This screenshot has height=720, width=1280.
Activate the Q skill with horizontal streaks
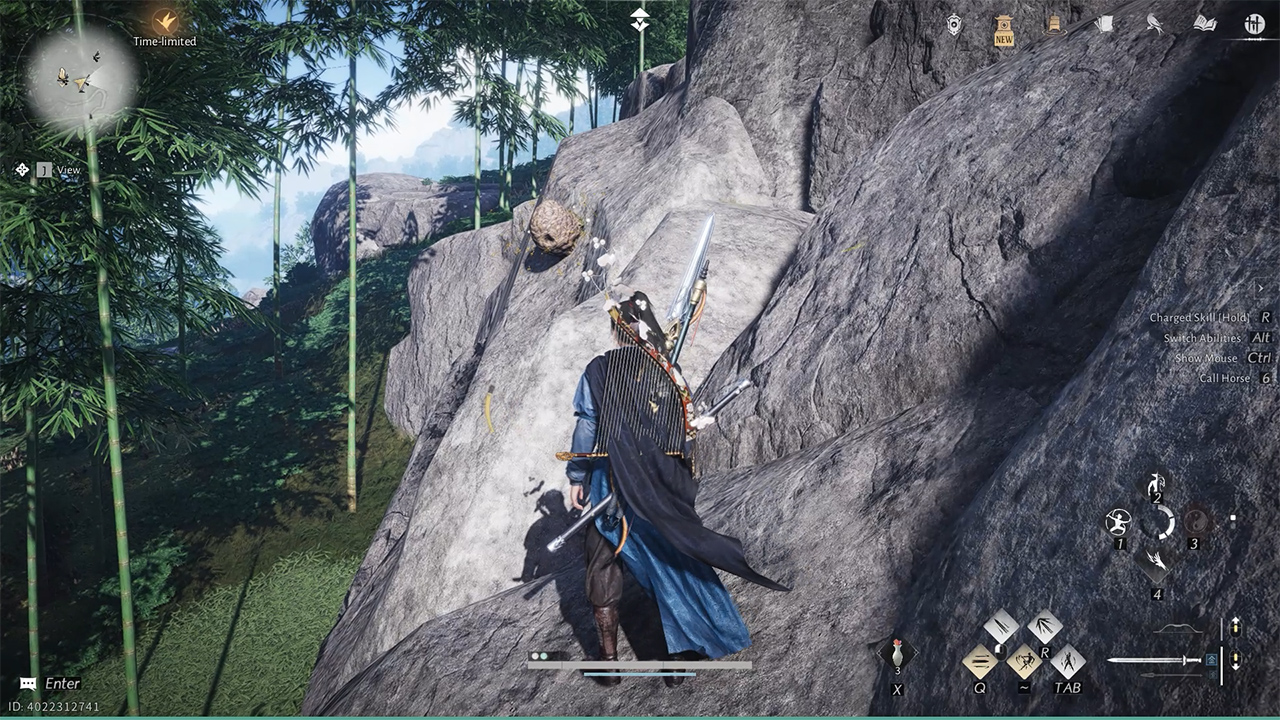[980, 660]
